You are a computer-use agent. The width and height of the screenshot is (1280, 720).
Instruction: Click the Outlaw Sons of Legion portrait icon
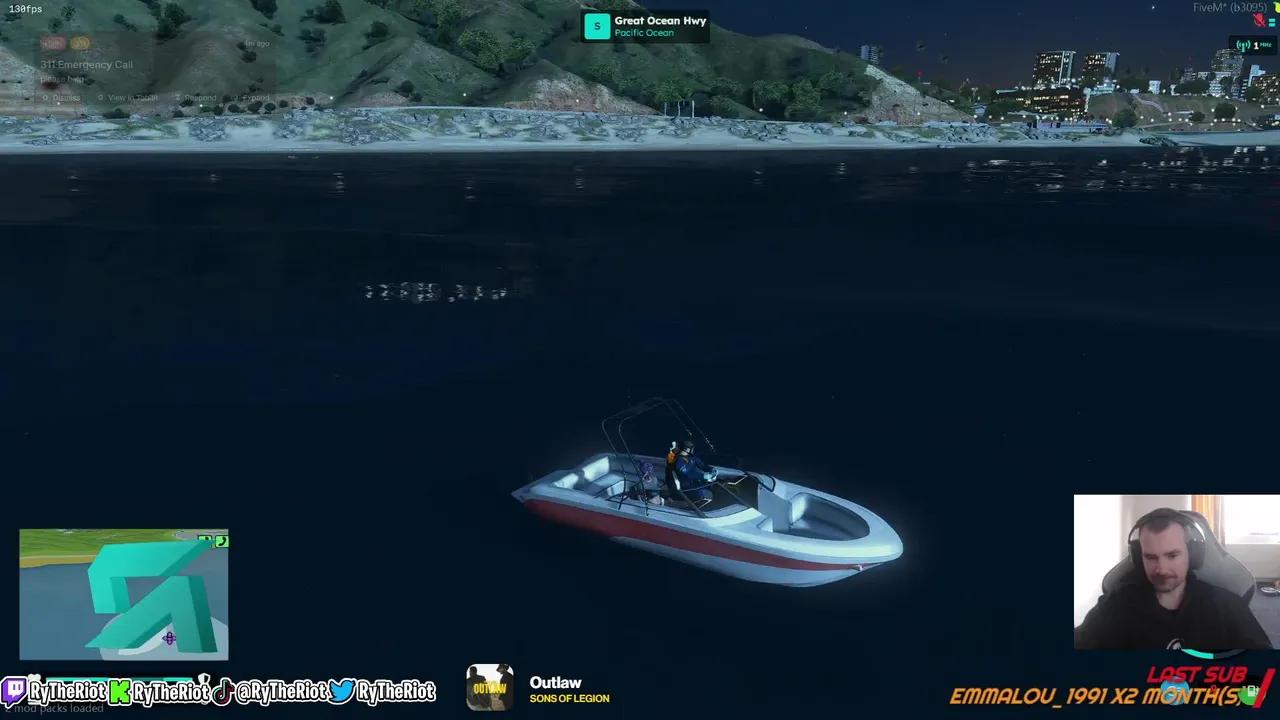489,688
